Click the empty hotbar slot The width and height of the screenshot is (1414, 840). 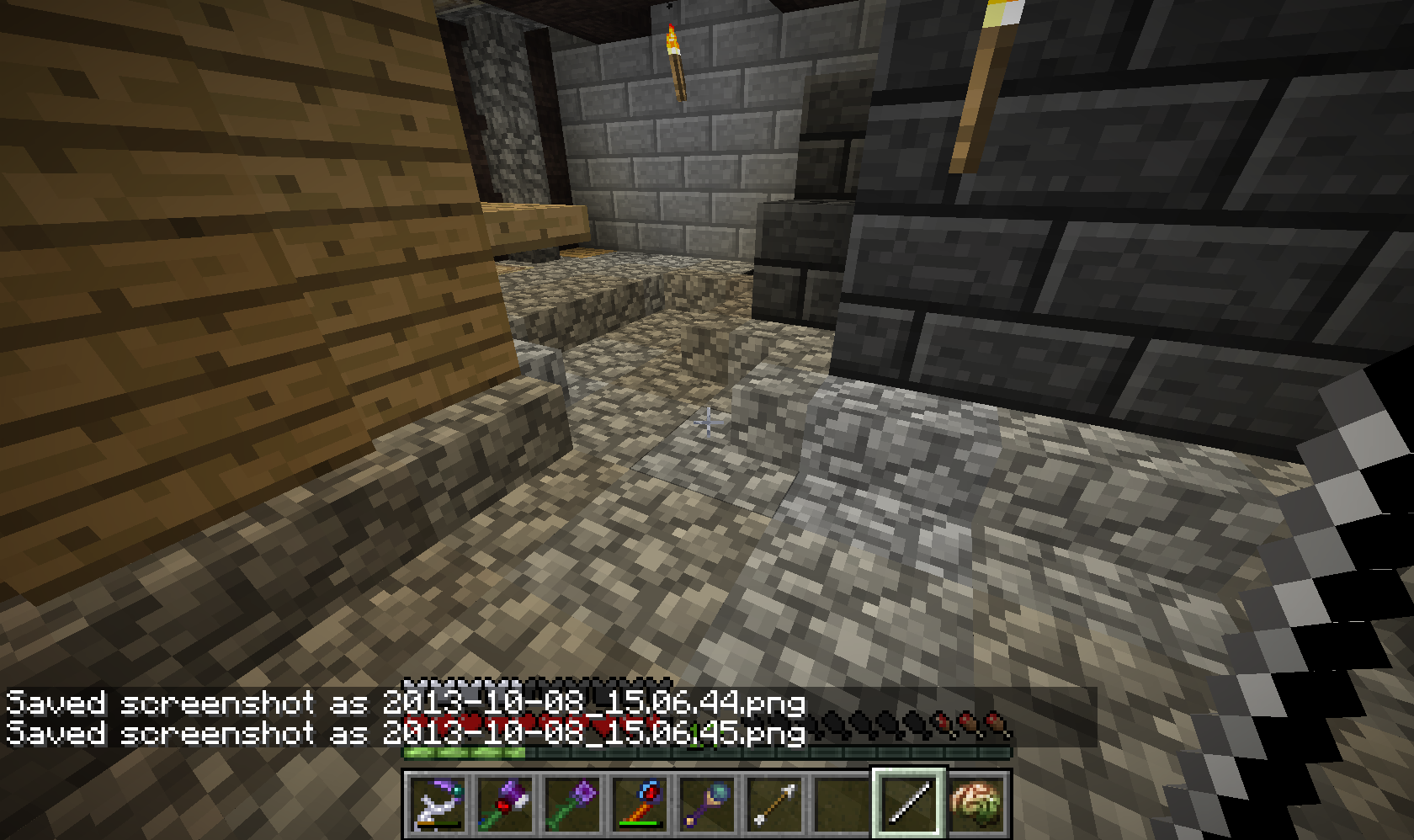click(843, 802)
